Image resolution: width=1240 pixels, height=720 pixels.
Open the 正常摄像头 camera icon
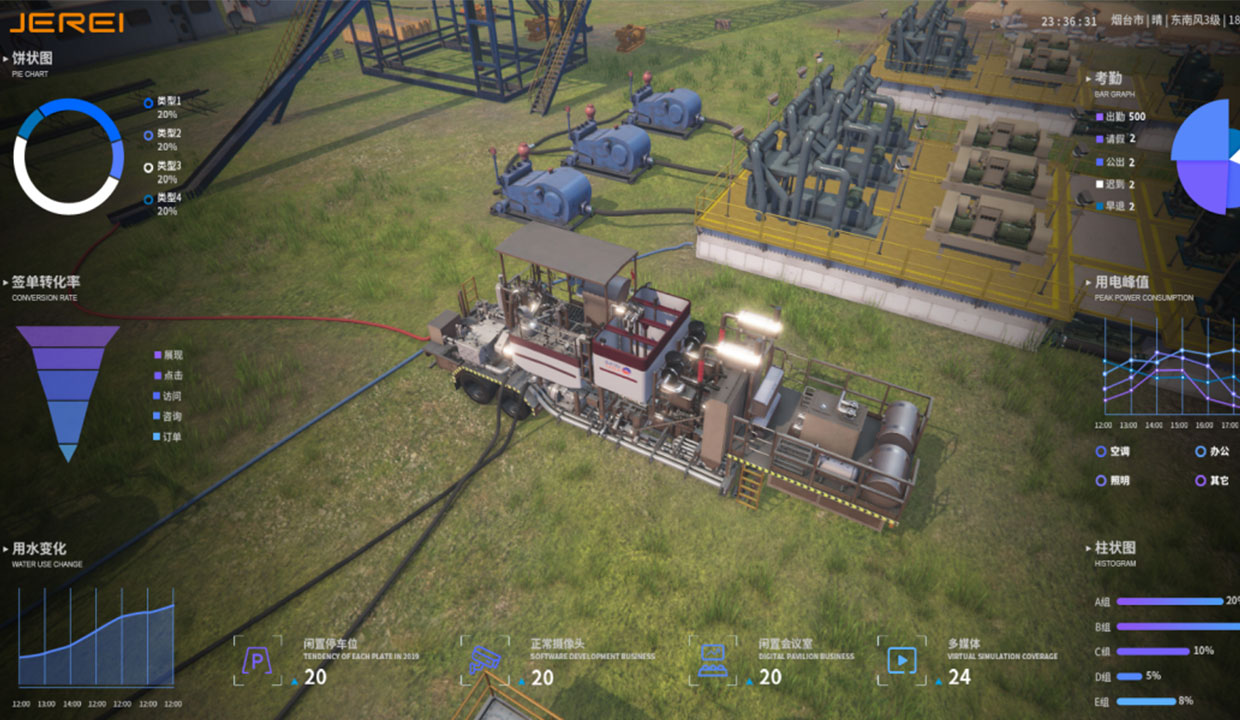coord(485,661)
